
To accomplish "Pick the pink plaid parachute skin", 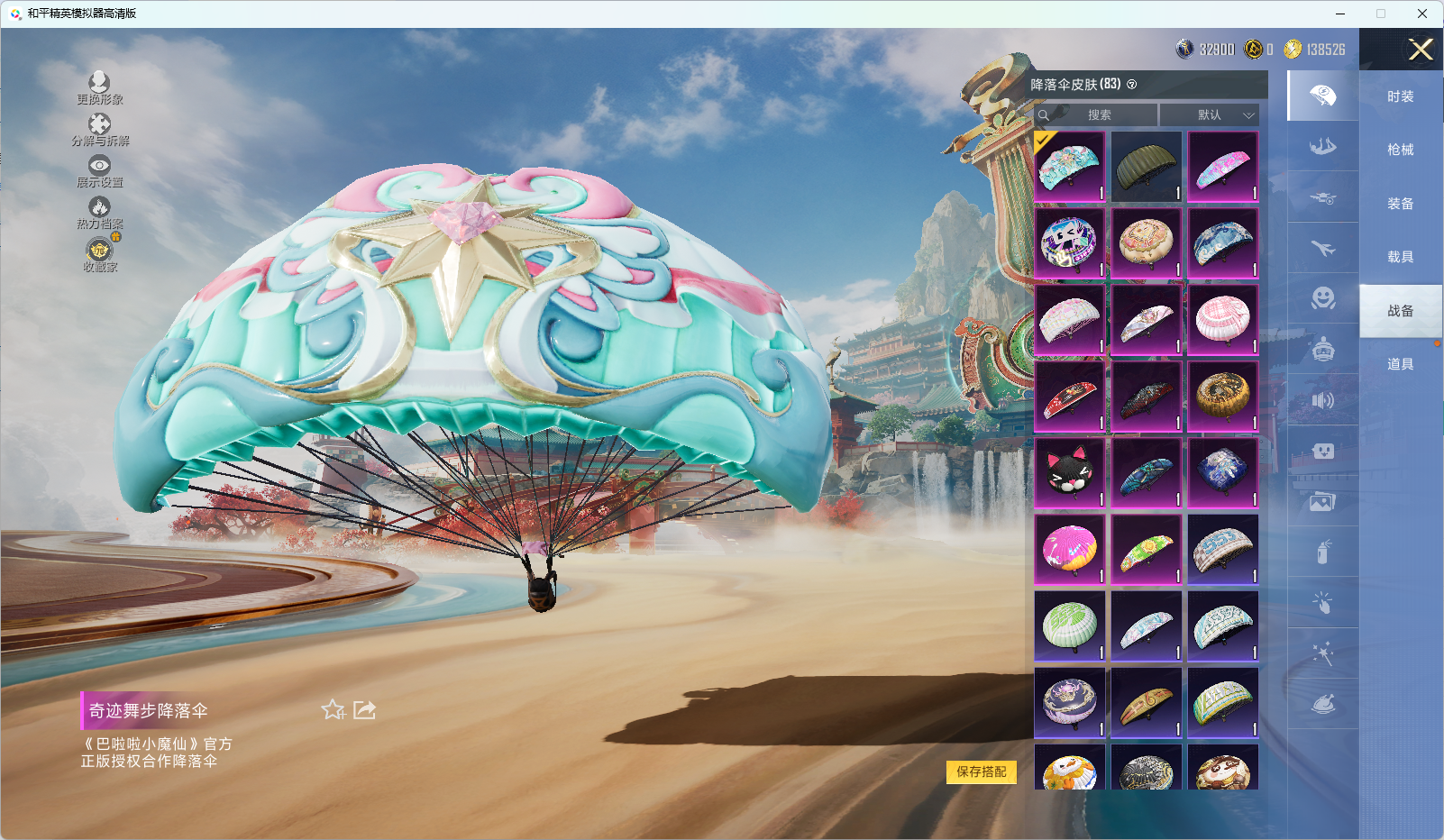I will click(x=1222, y=320).
